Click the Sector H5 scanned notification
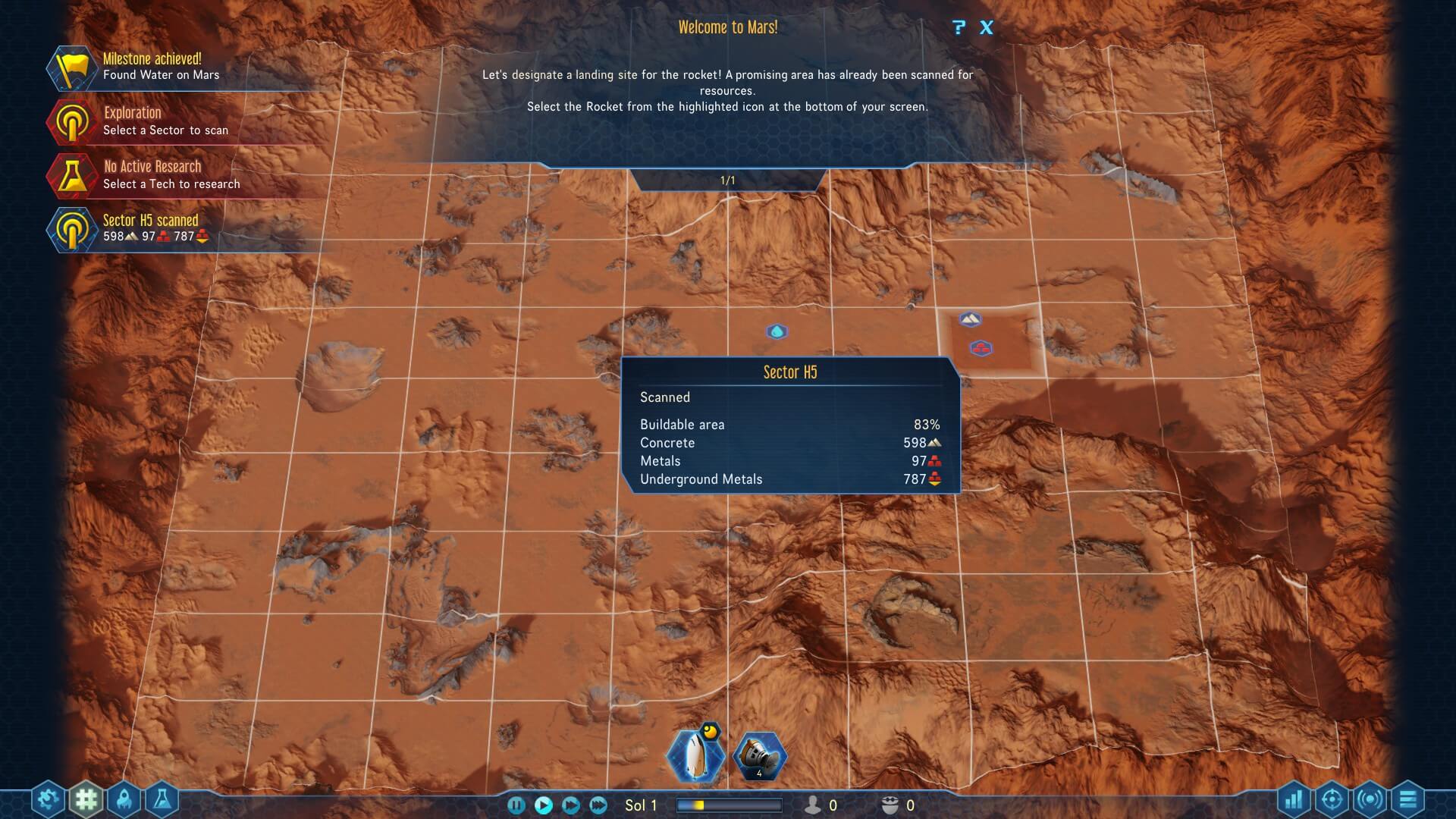Image resolution: width=1456 pixels, height=819 pixels. 152,228
